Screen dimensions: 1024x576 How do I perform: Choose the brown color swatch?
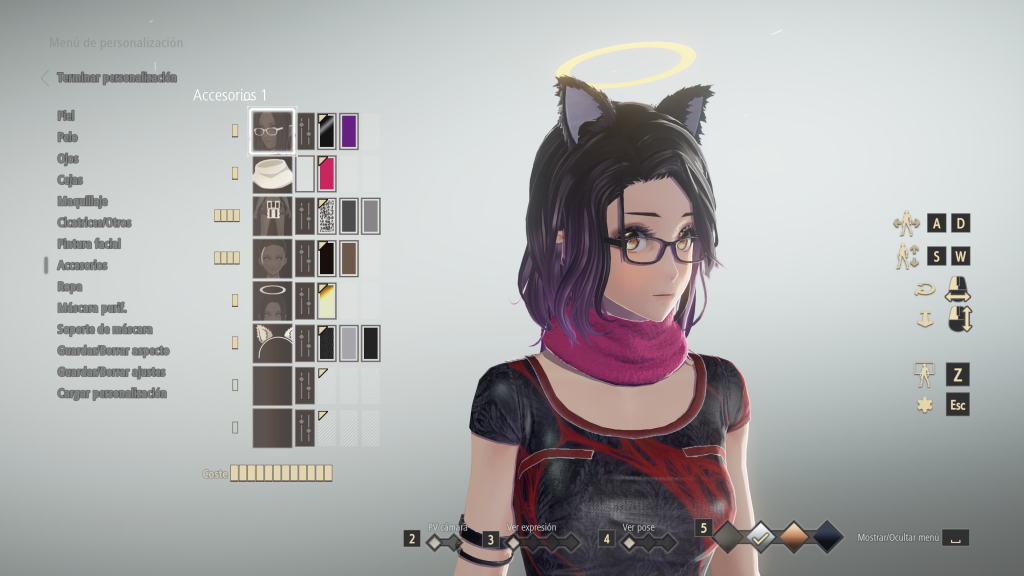coord(349,258)
